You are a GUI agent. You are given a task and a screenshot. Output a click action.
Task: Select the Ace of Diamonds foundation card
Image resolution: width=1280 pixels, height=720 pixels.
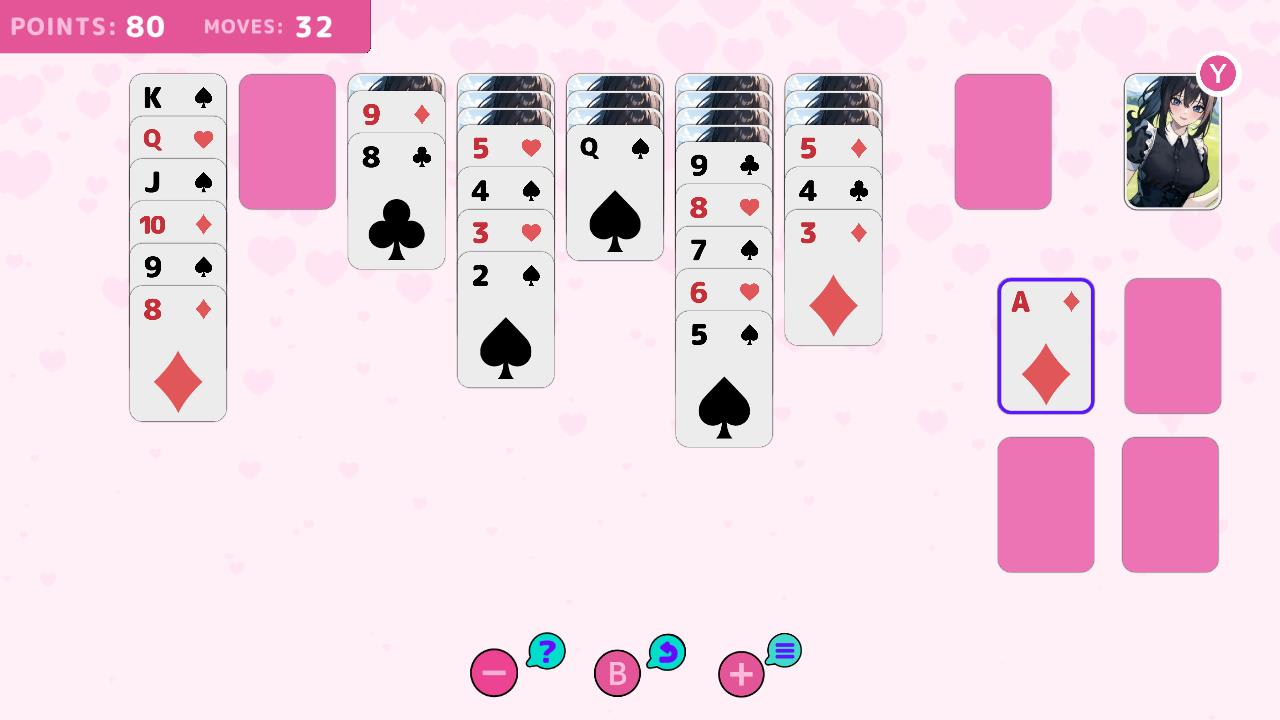tap(1045, 345)
